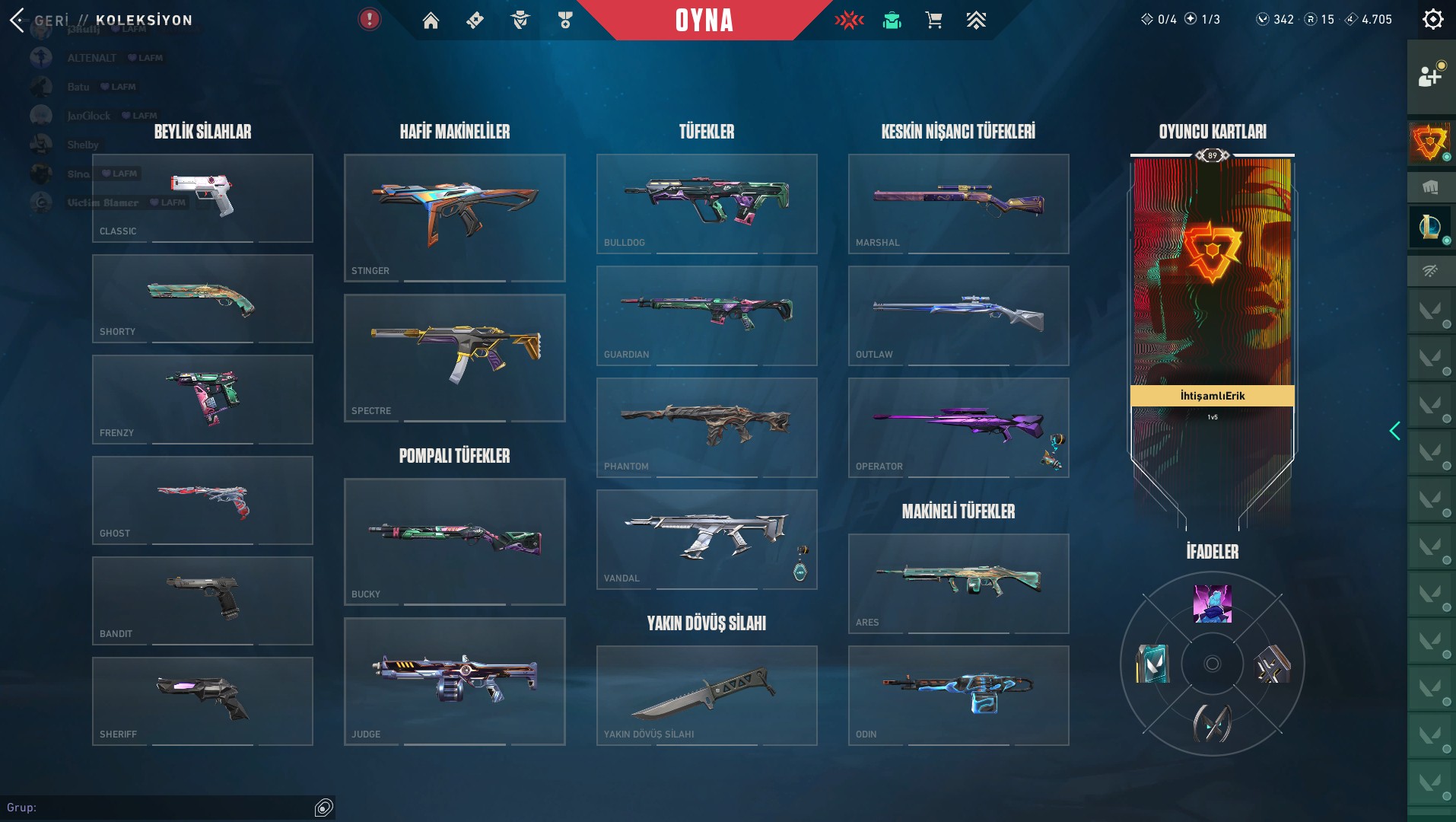The image size is (1456, 822).
Task: Choose the Spectre weapon slot
Action: [454, 358]
